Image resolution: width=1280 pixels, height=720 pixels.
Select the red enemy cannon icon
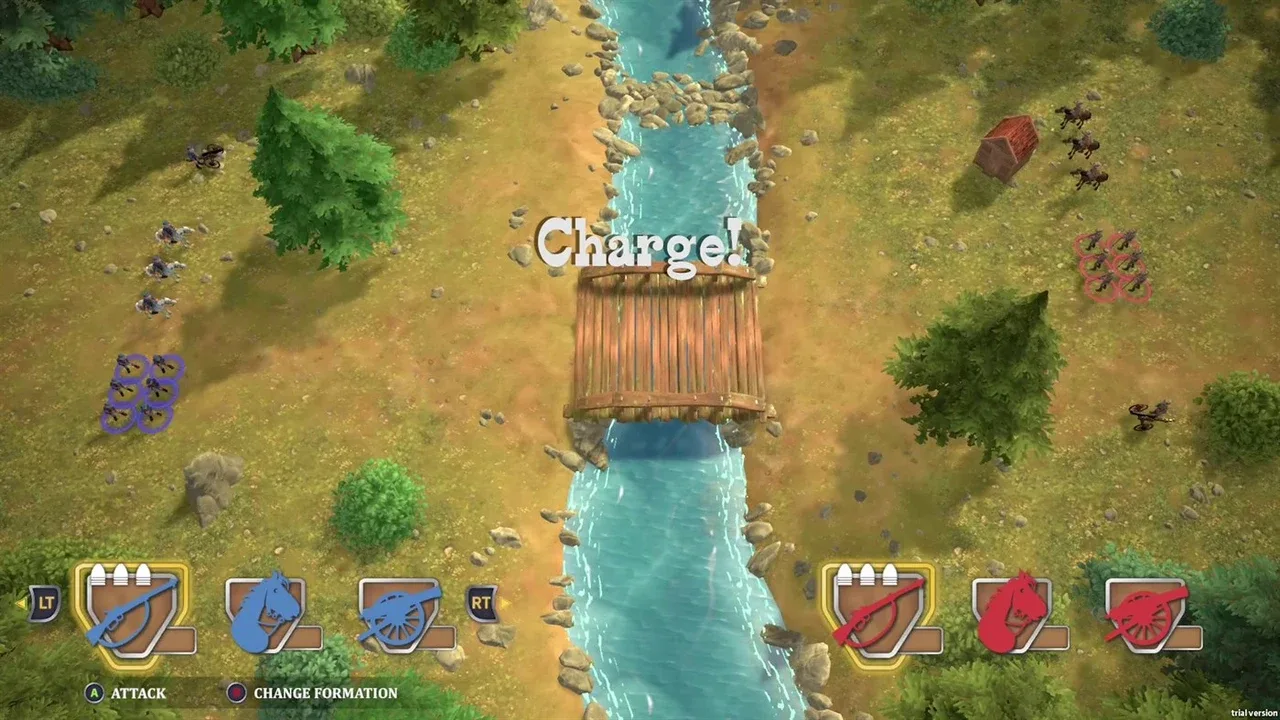(1148, 612)
